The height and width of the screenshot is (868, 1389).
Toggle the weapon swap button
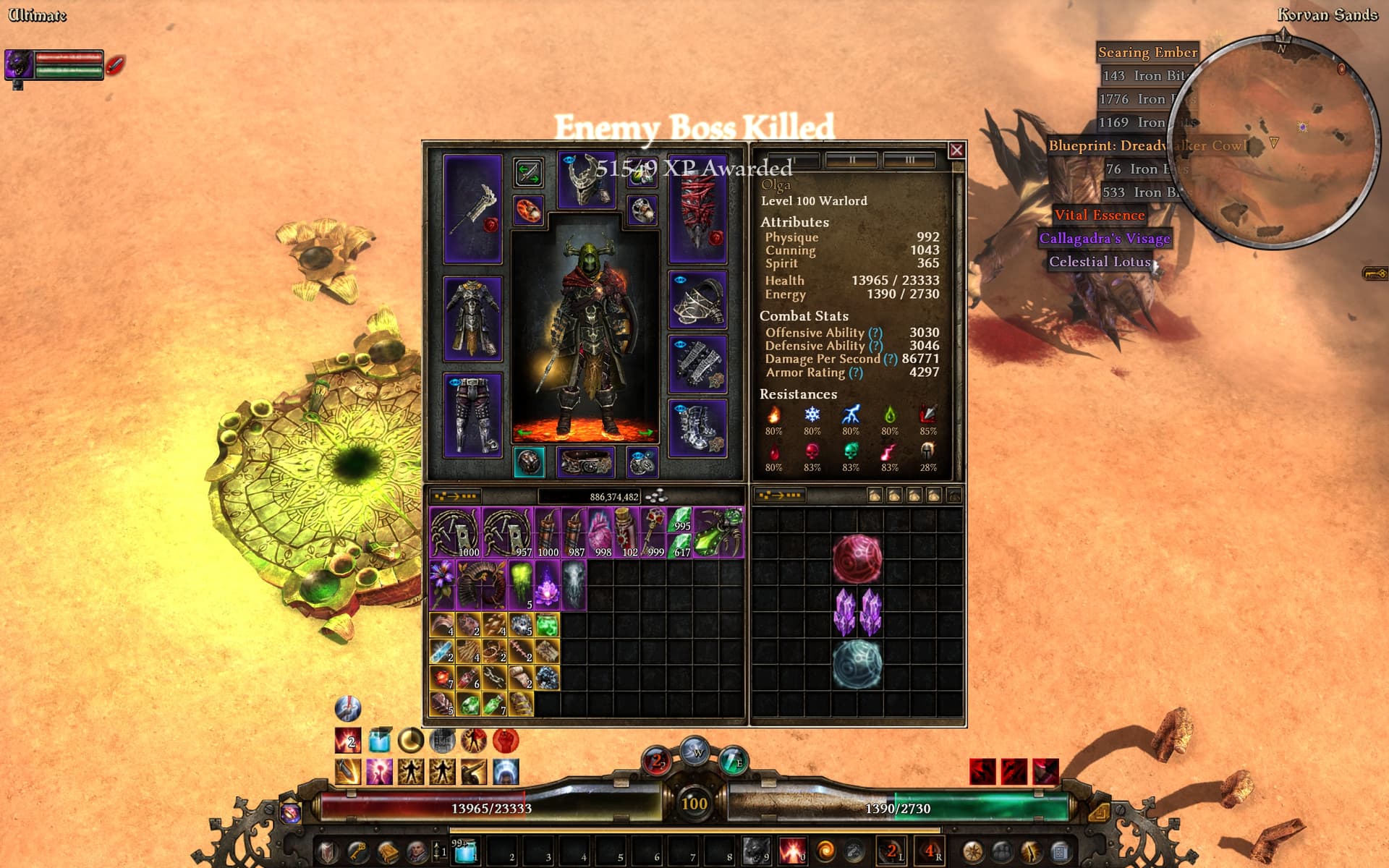click(x=528, y=173)
